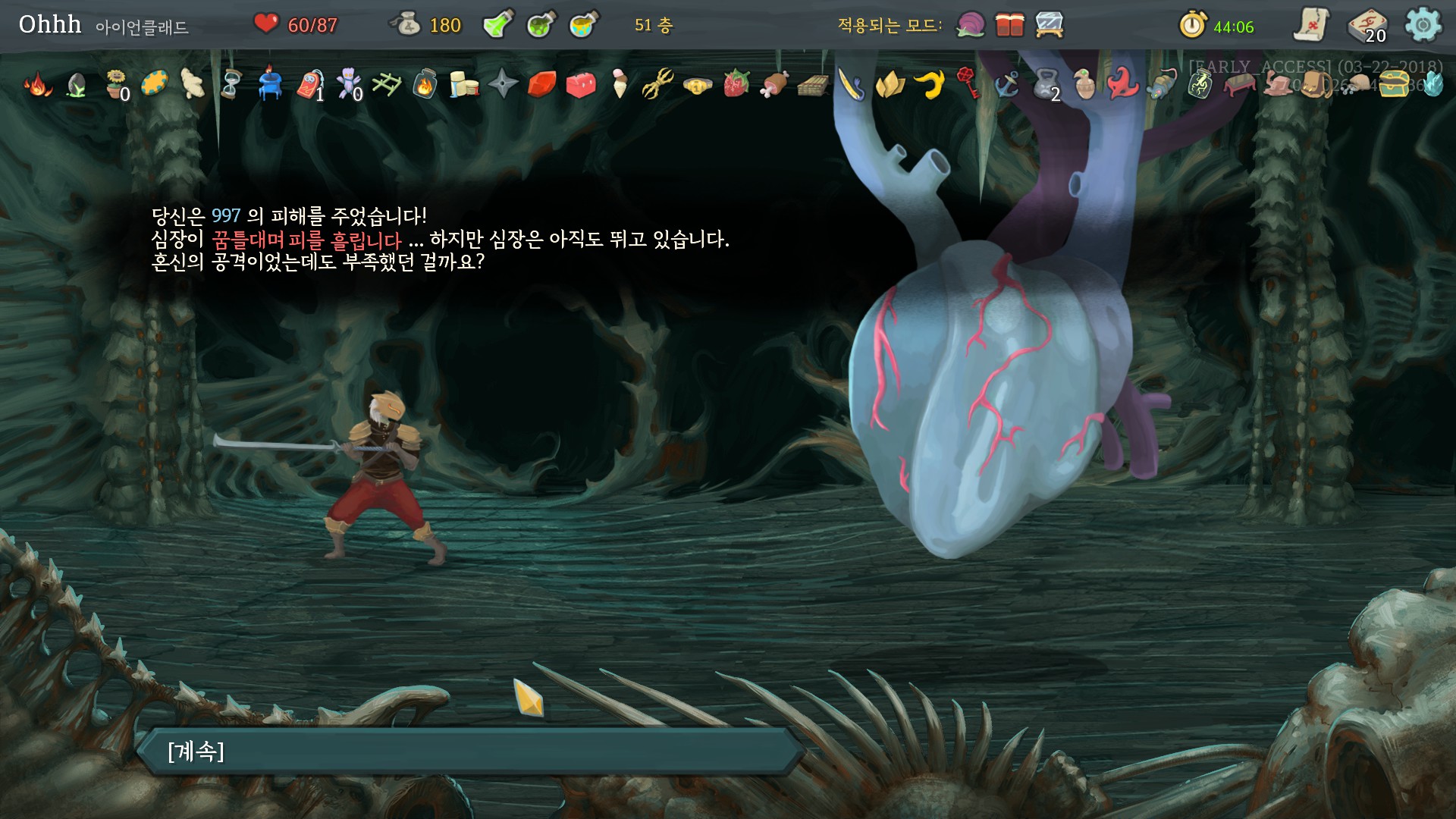The width and height of the screenshot is (1456, 819).
Task: Inspect the blue candle relic
Action: click(x=270, y=84)
